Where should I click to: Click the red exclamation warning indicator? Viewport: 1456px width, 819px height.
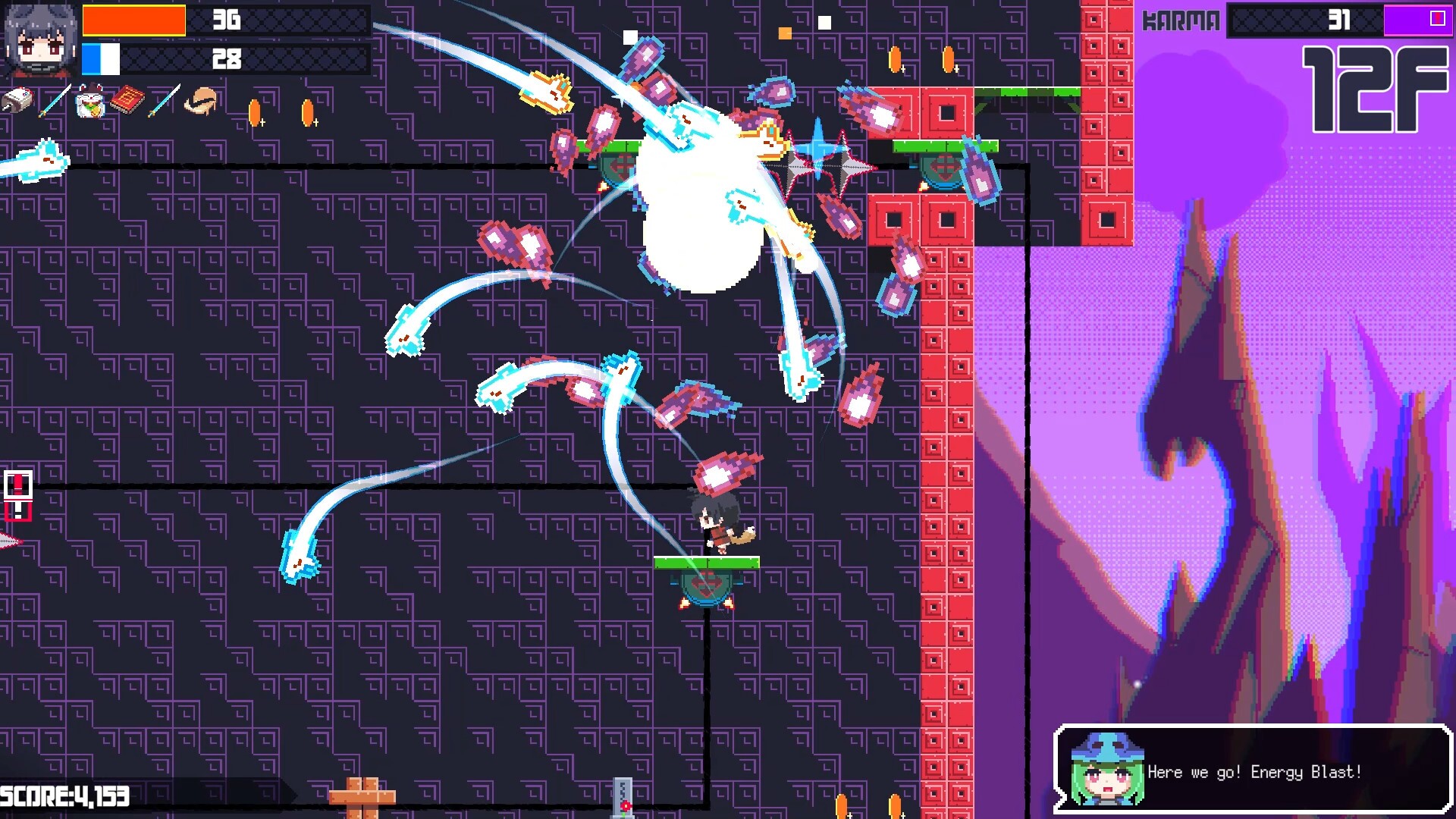[17, 494]
